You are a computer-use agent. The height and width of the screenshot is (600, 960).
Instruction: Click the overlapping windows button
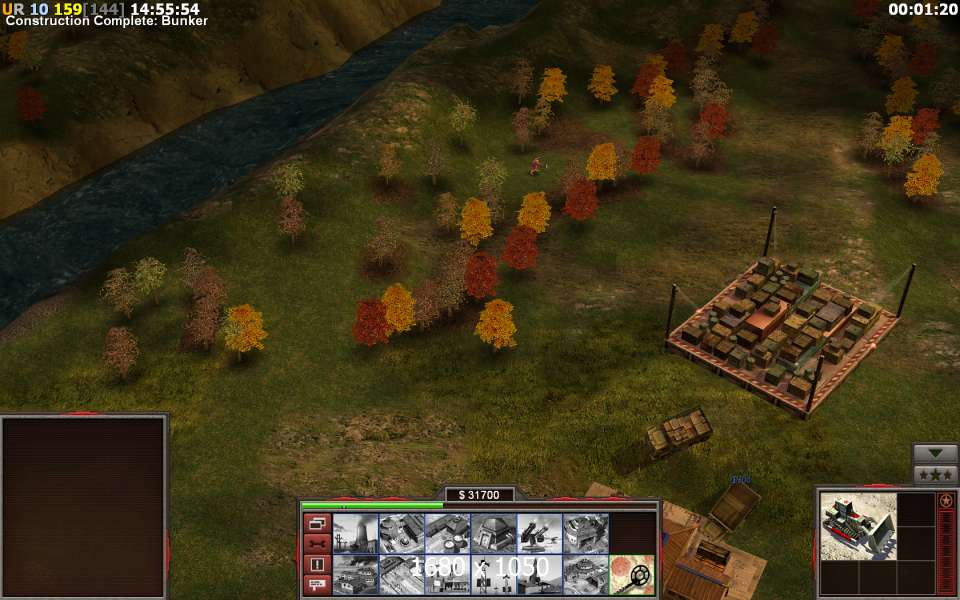pos(316,523)
